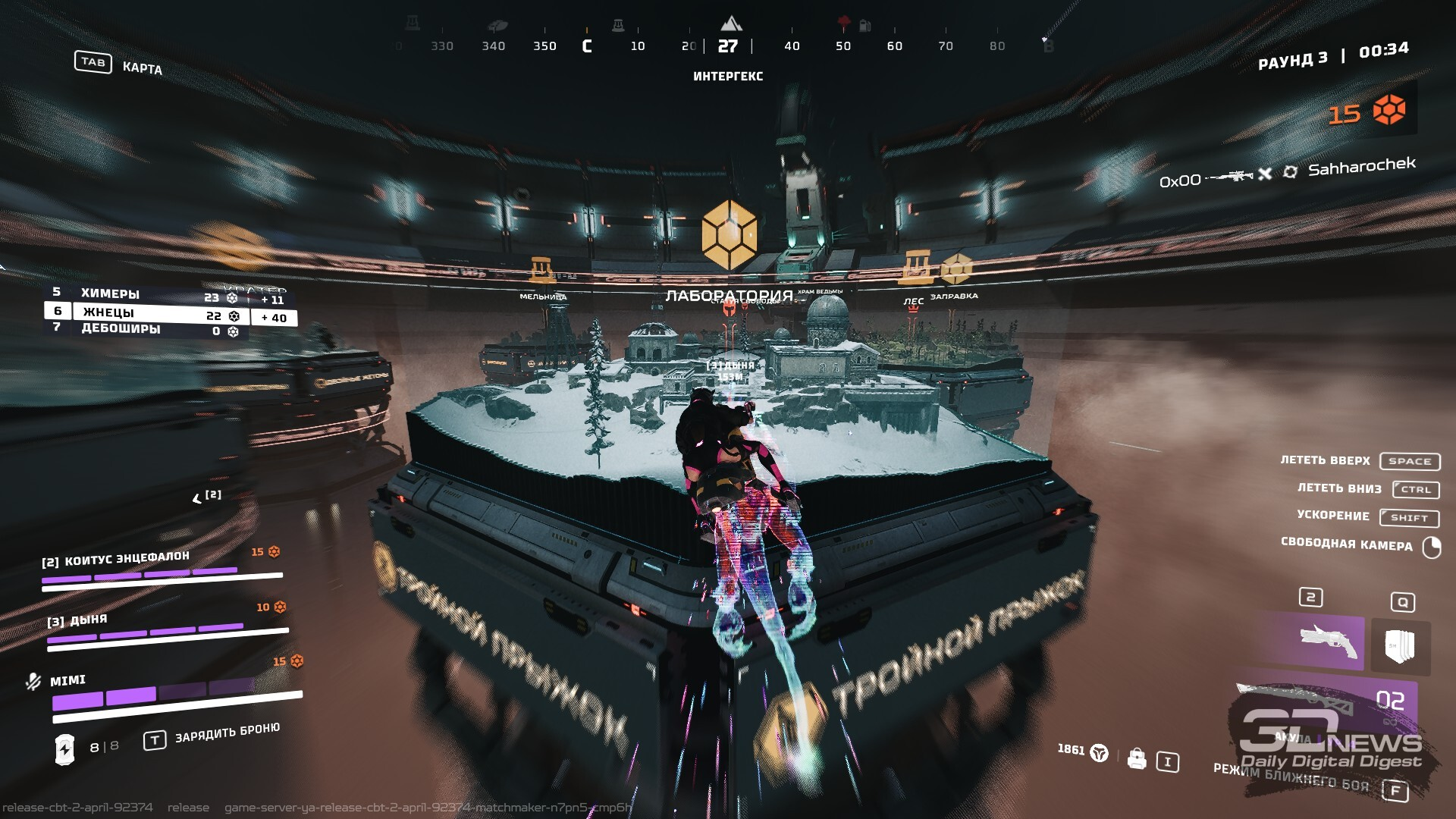Select the Мельница location marker
This screenshot has width=1456, height=819.
click(542, 270)
